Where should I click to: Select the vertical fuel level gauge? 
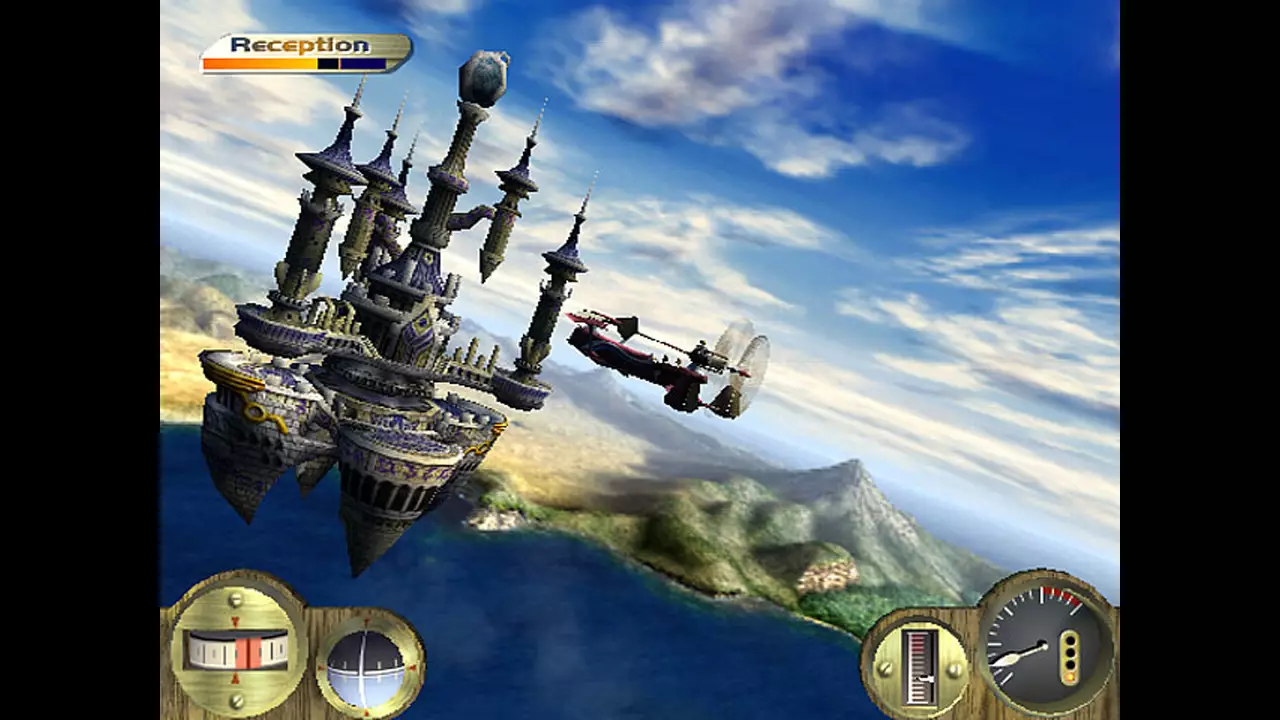[x=919, y=665]
